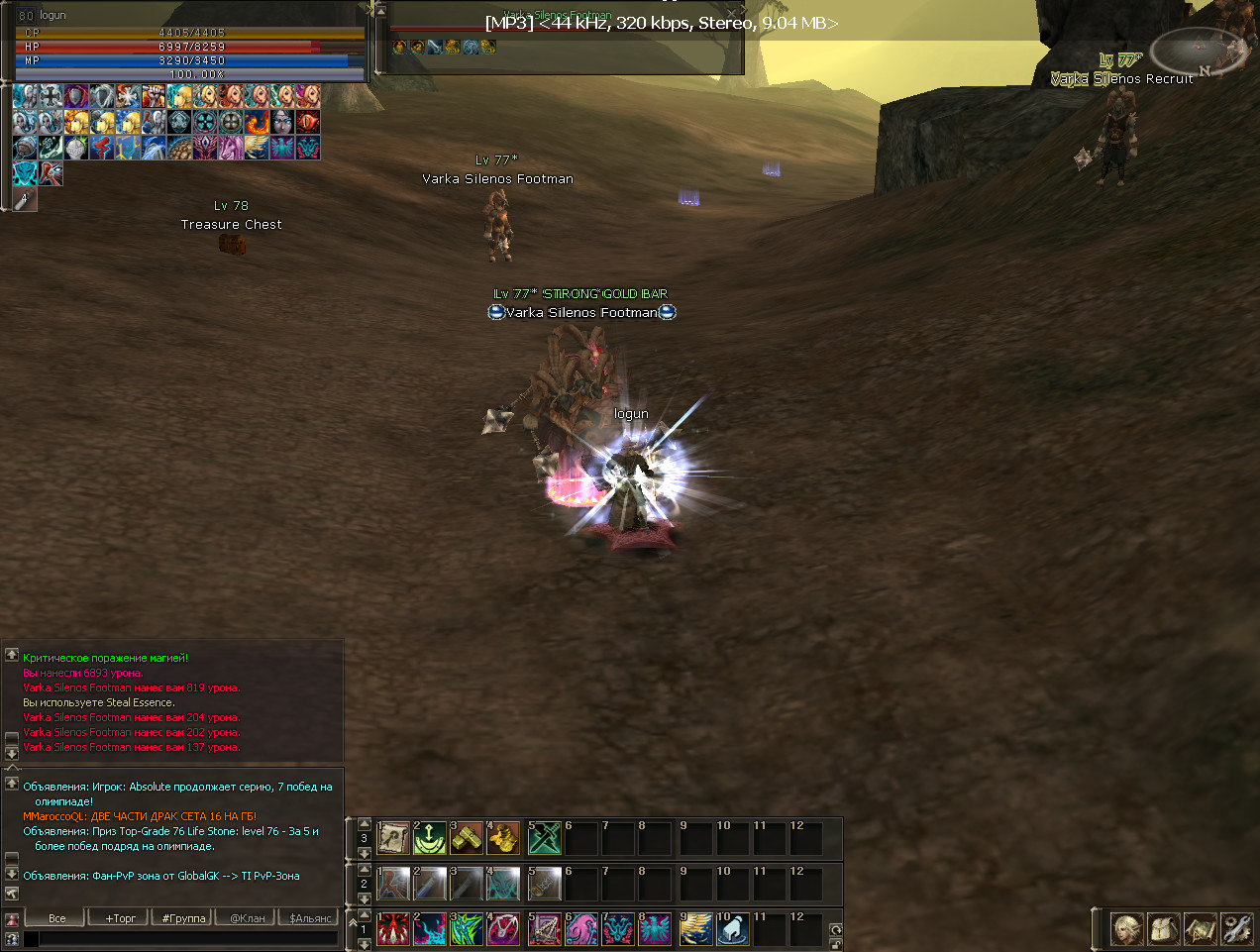
Task: Use the gold coin pile hotbar slot
Action: pyautogui.click(x=504, y=839)
